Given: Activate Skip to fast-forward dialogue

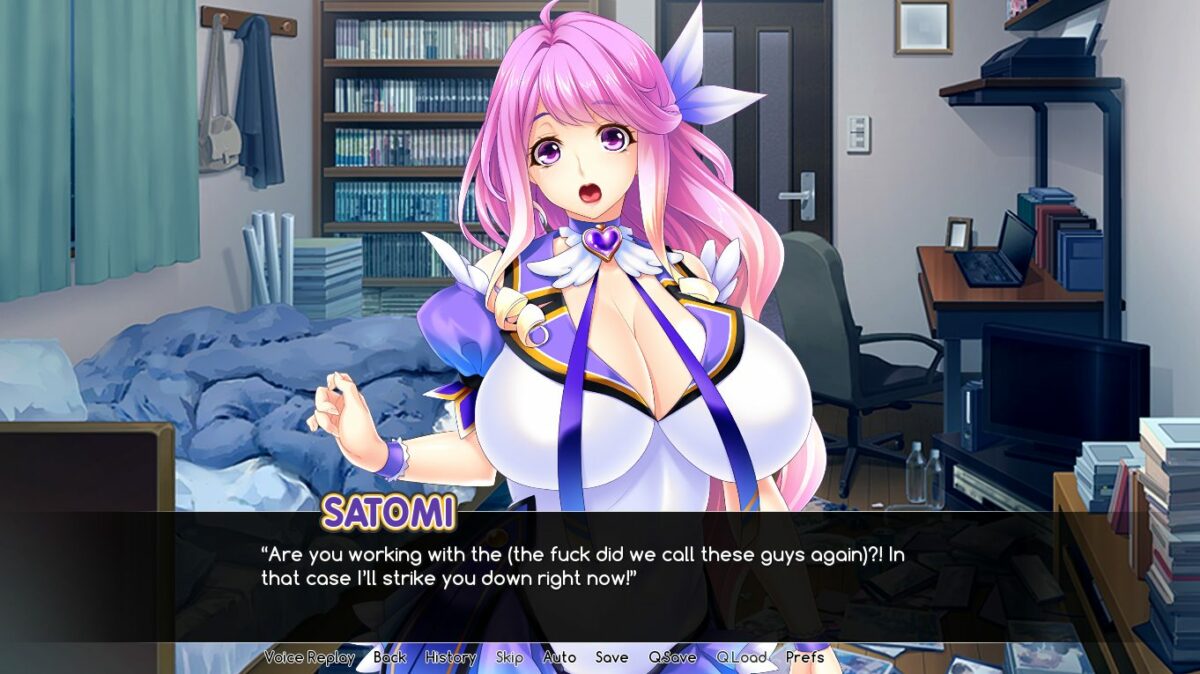Looking at the screenshot, I should coord(509,657).
